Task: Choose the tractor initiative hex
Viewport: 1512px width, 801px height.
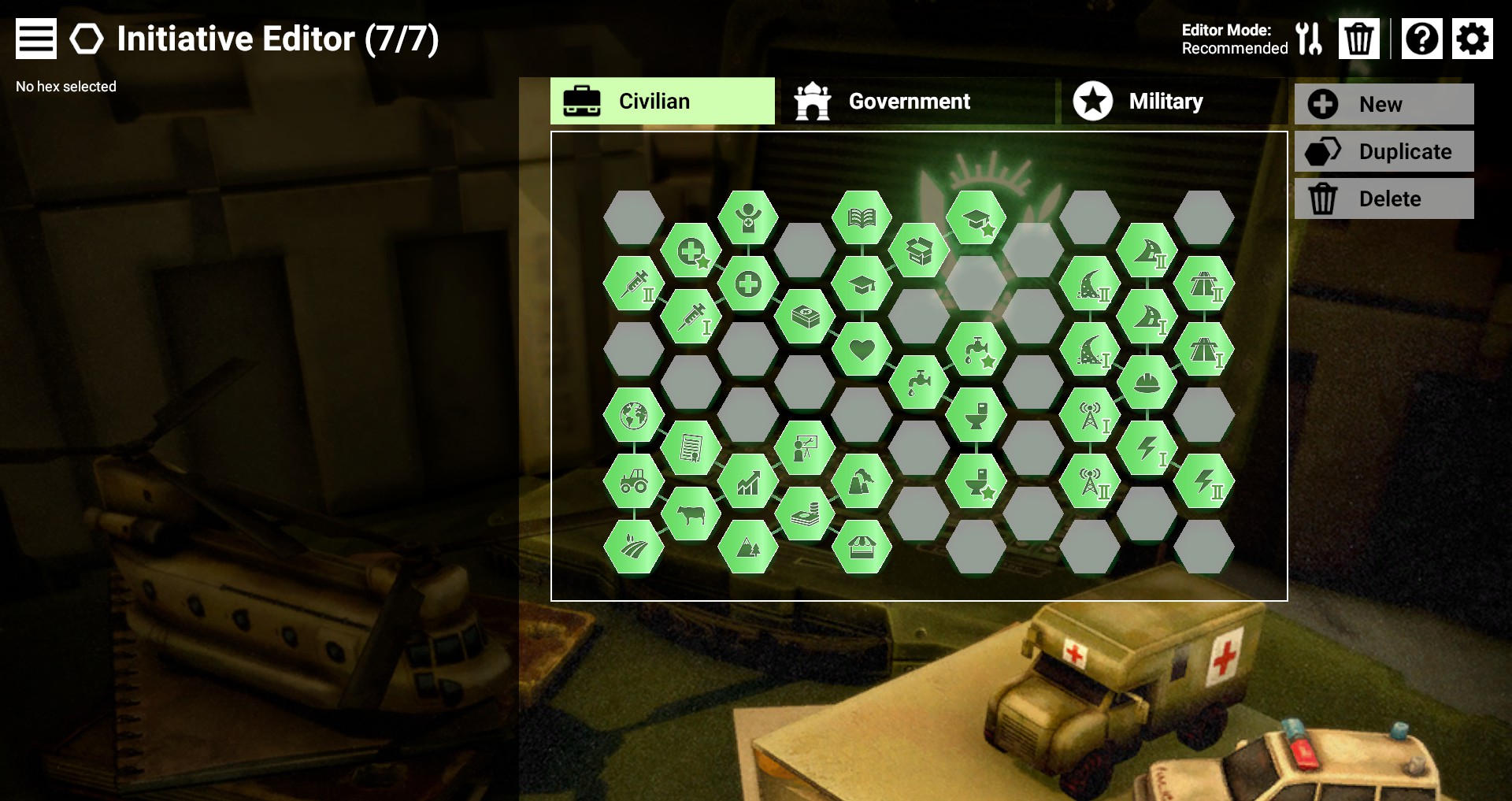Action: click(634, 481)
